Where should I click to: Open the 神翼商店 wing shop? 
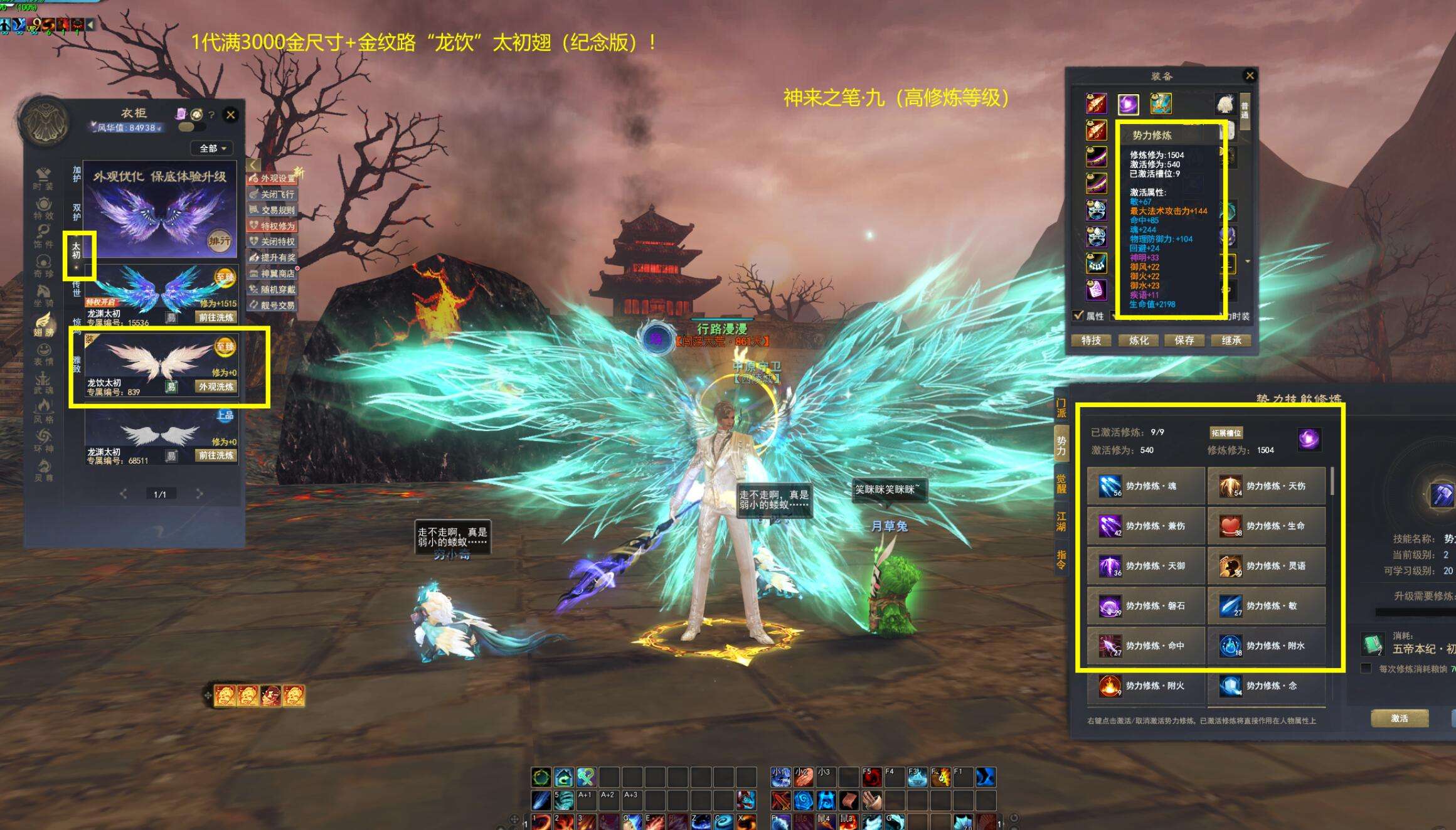(x=272, y=274)
